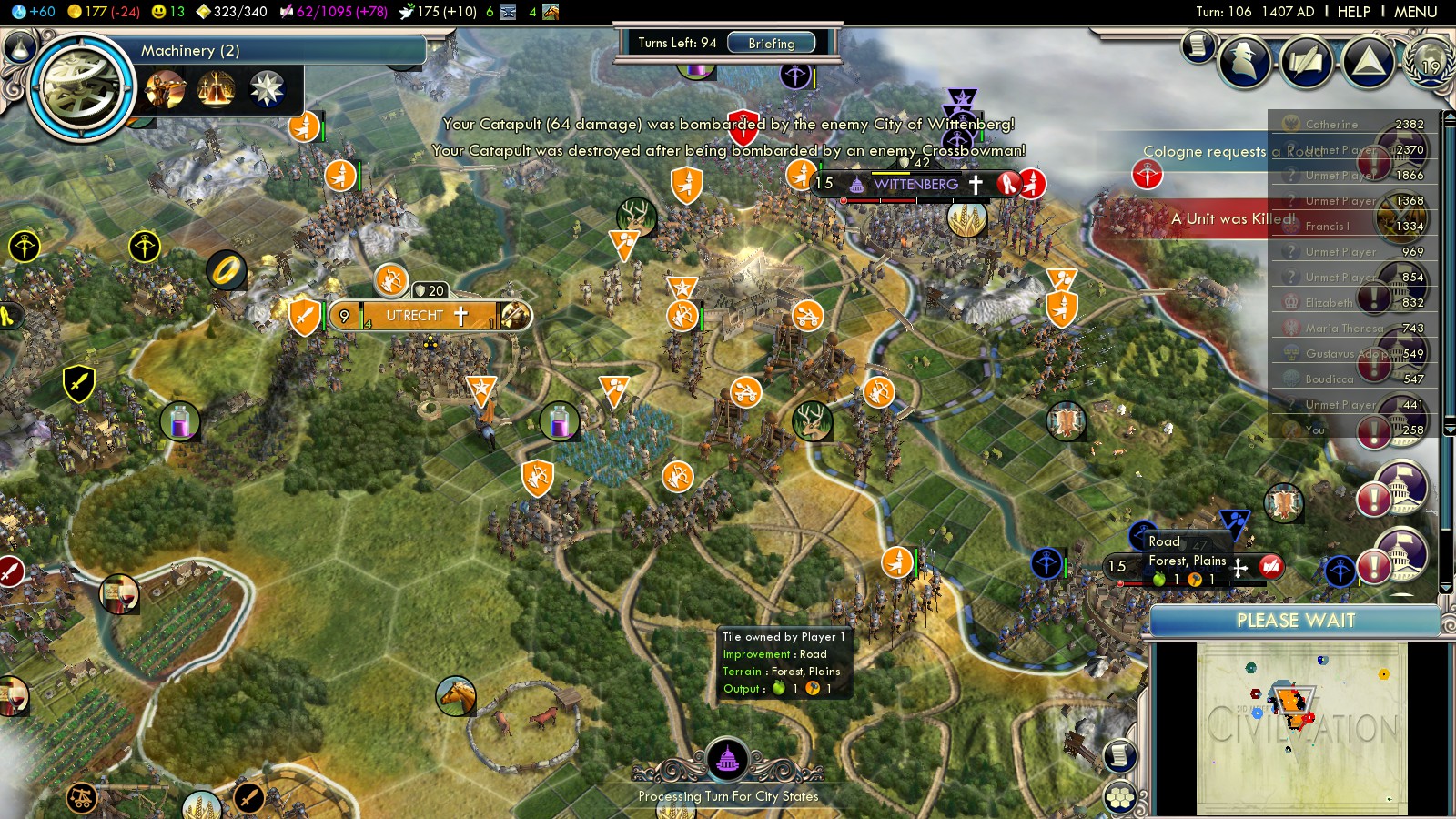
Task: Open the Utrecht city banner
Action: 415,316
